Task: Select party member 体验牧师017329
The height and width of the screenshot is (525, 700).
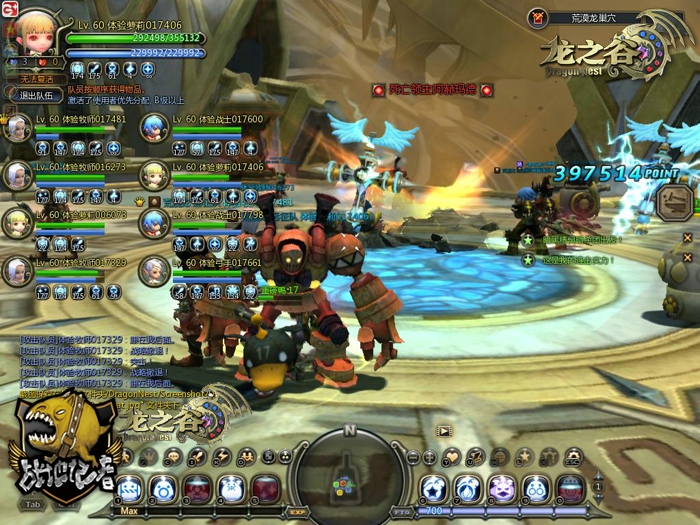Action: tap(19, 270)
